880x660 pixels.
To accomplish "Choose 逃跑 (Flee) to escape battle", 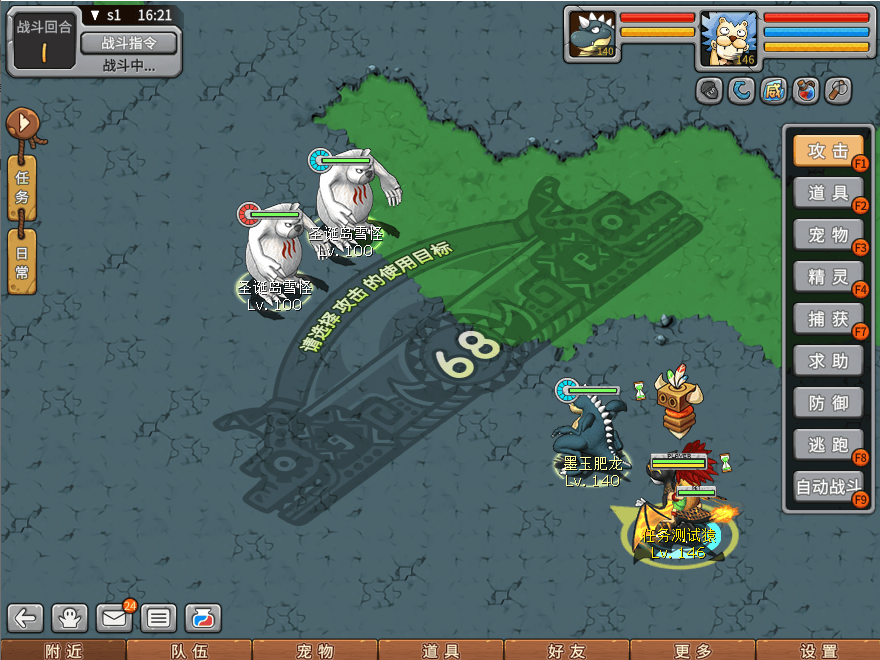I will 828,445.
